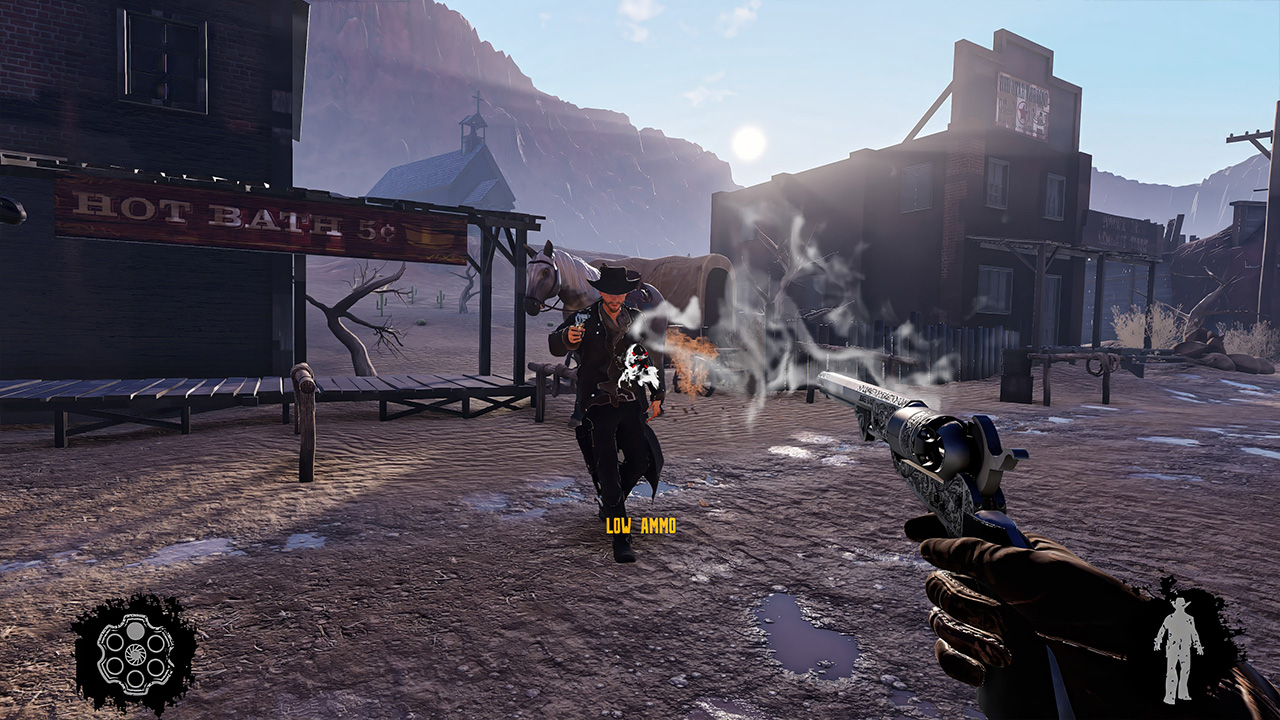Click the spinning center hub of the cylinder icon

(136, 654)
